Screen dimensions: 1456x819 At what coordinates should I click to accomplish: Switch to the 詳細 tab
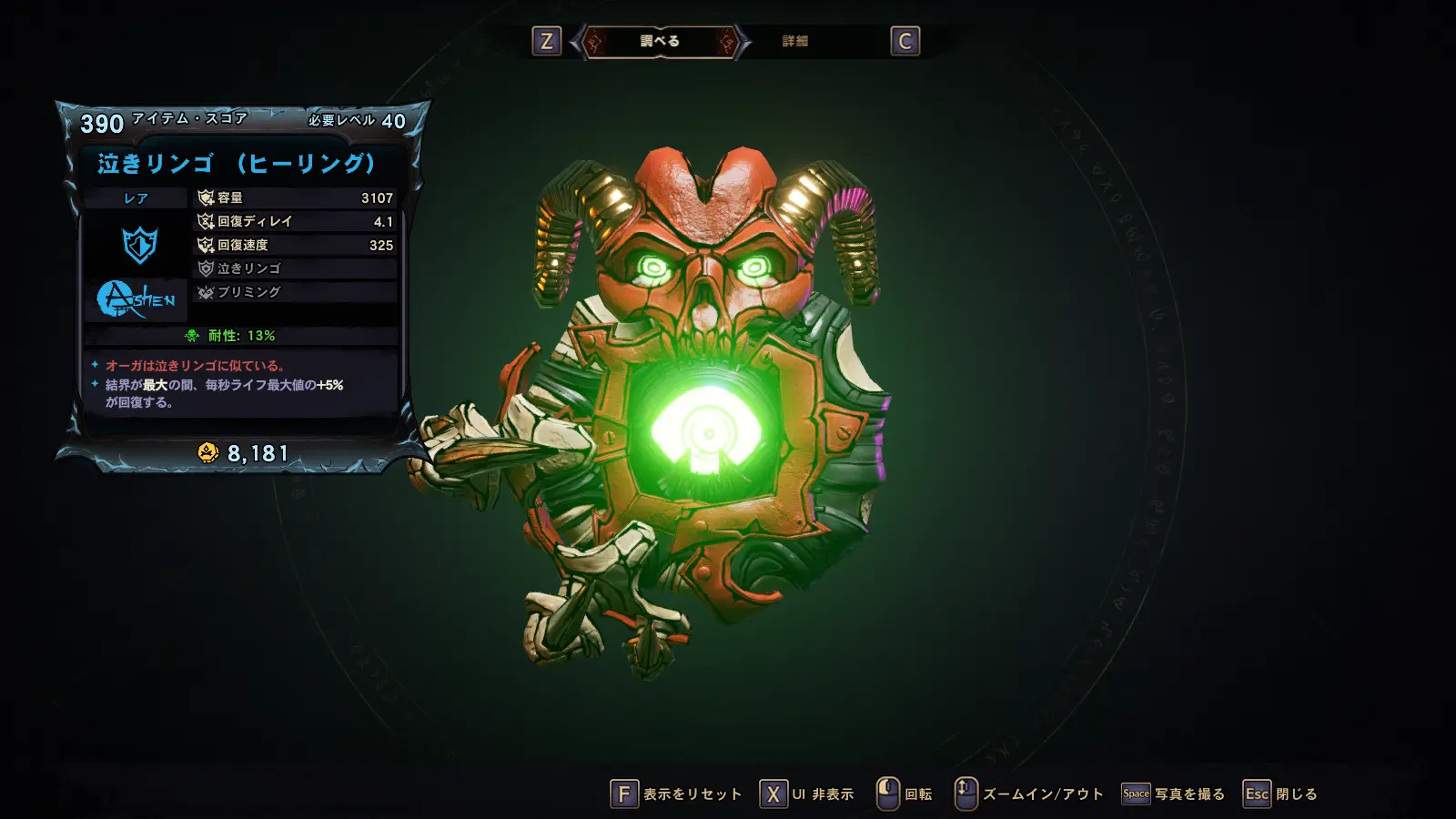coord(794,41)
